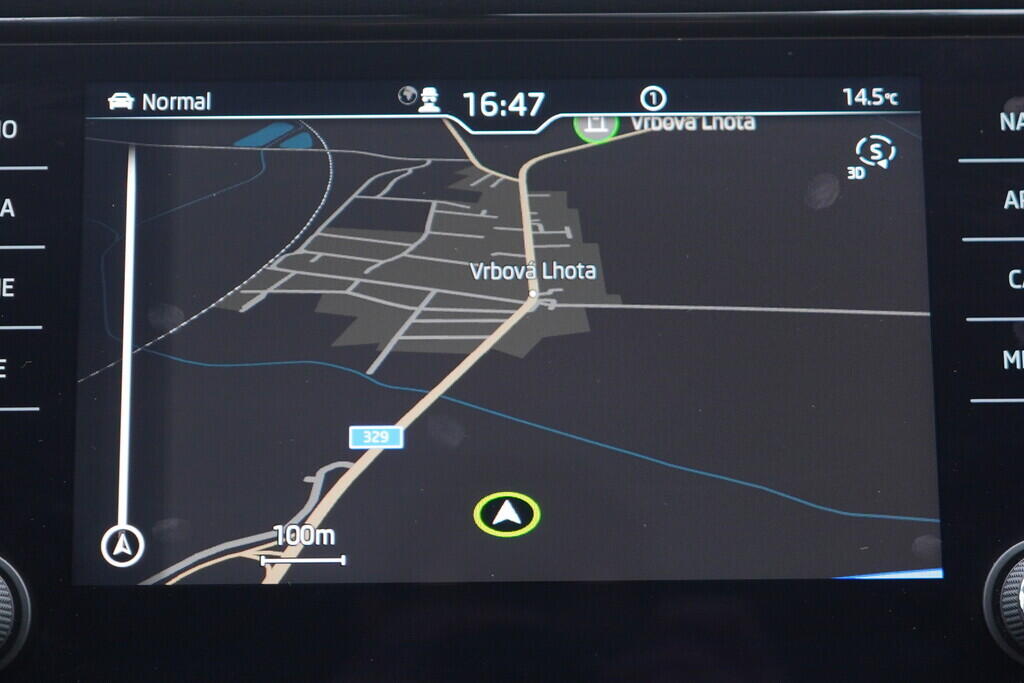Tap the route 329 road sign

pos(376,437)
